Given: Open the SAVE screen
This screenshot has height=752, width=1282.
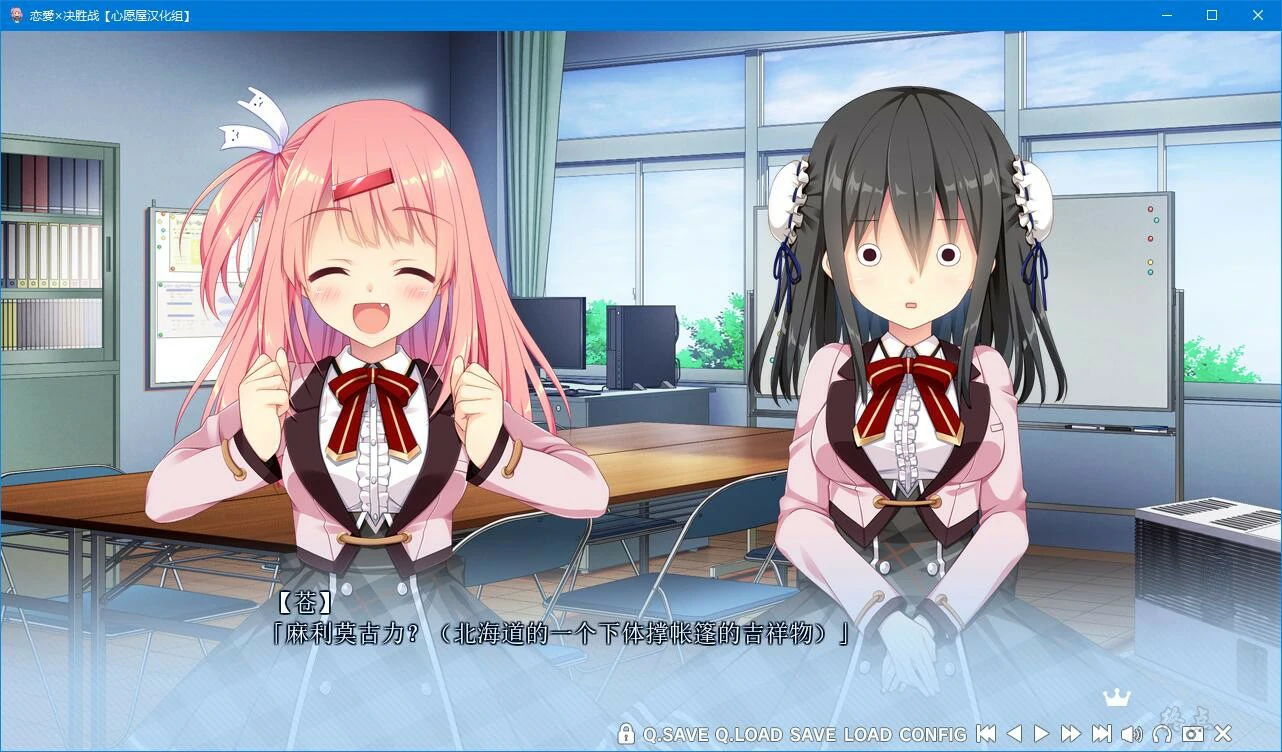Looking at the screenshot, I should pyautogui.click(x=815, y=733).
